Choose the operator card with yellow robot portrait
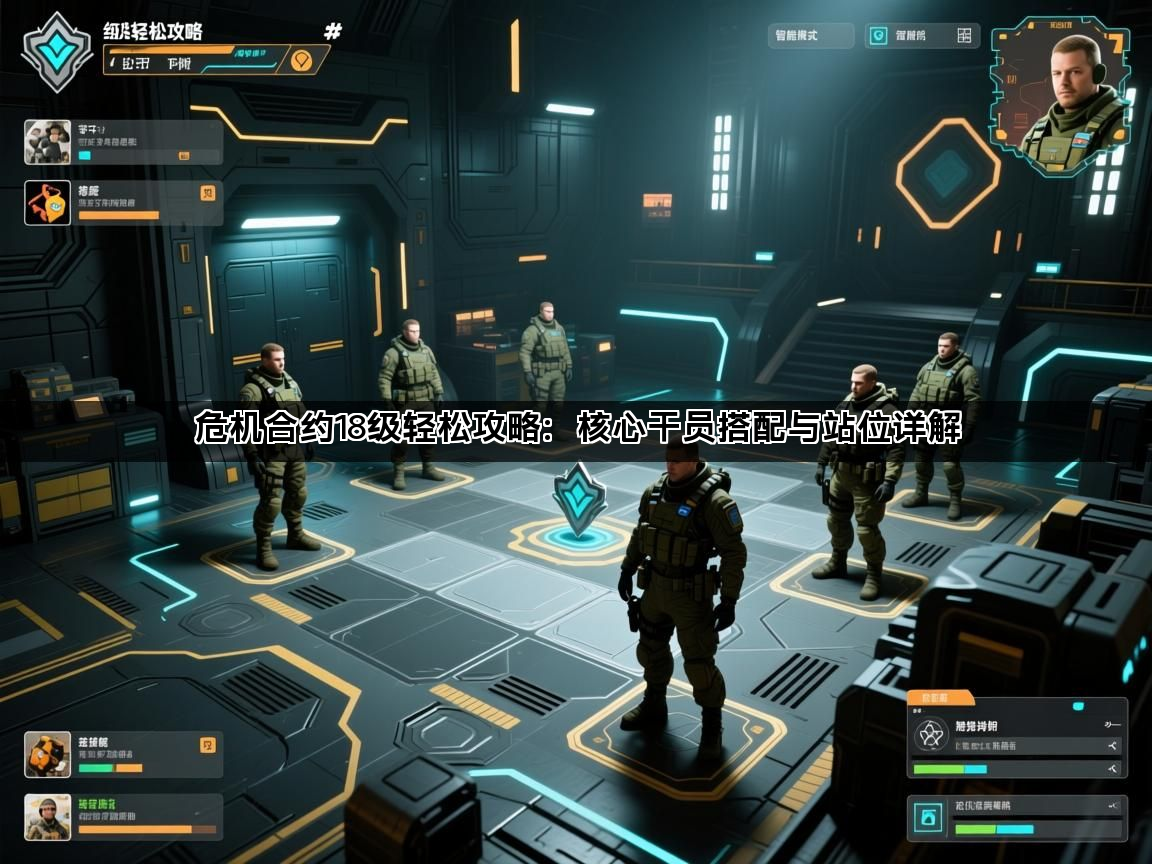1152x864 pixels. point(123,755)
